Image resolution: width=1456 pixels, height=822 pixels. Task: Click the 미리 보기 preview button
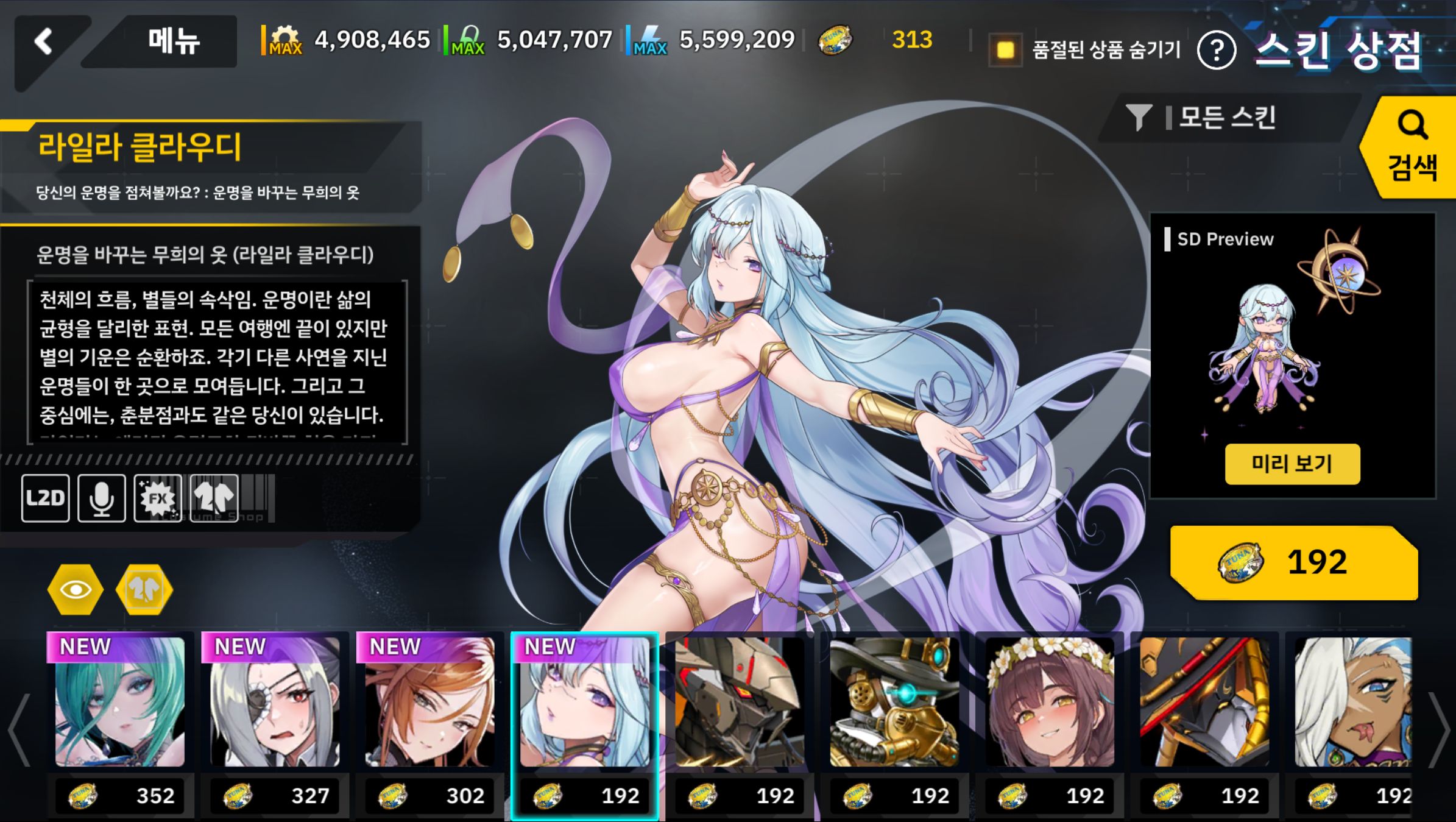point(1292,464)
